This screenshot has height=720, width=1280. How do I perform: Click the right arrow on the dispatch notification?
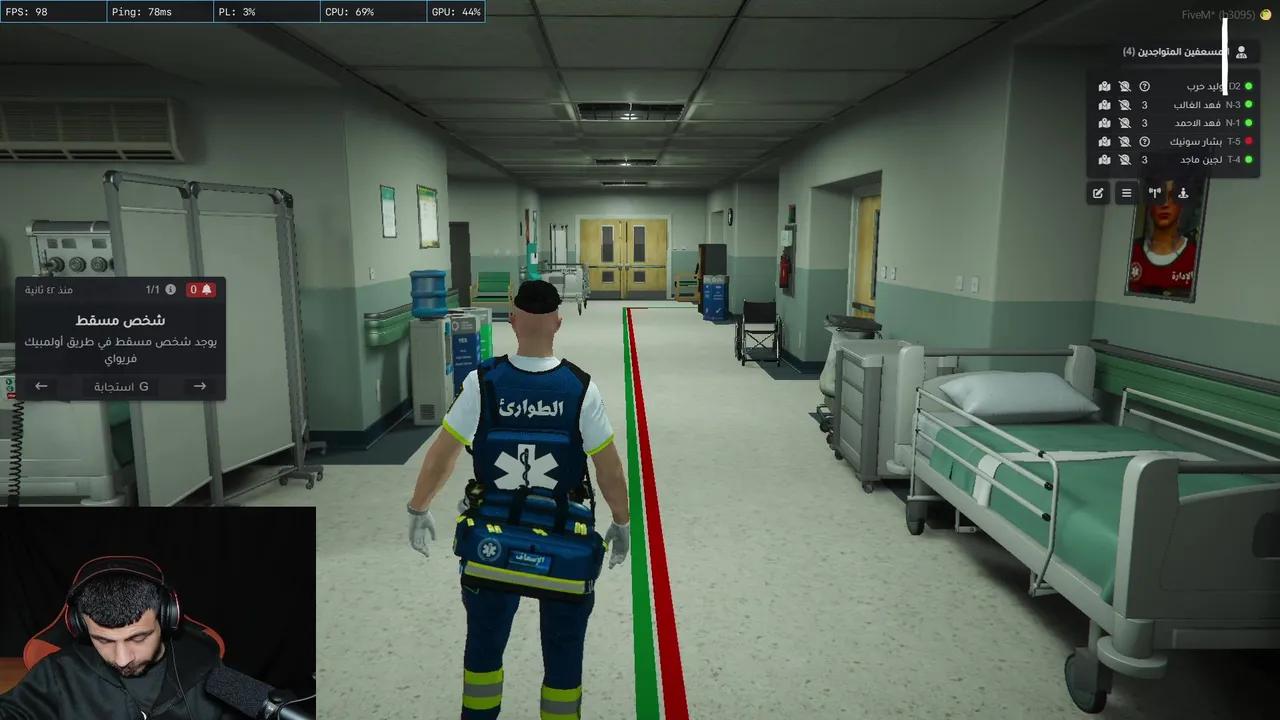click(x=199, y=386)
